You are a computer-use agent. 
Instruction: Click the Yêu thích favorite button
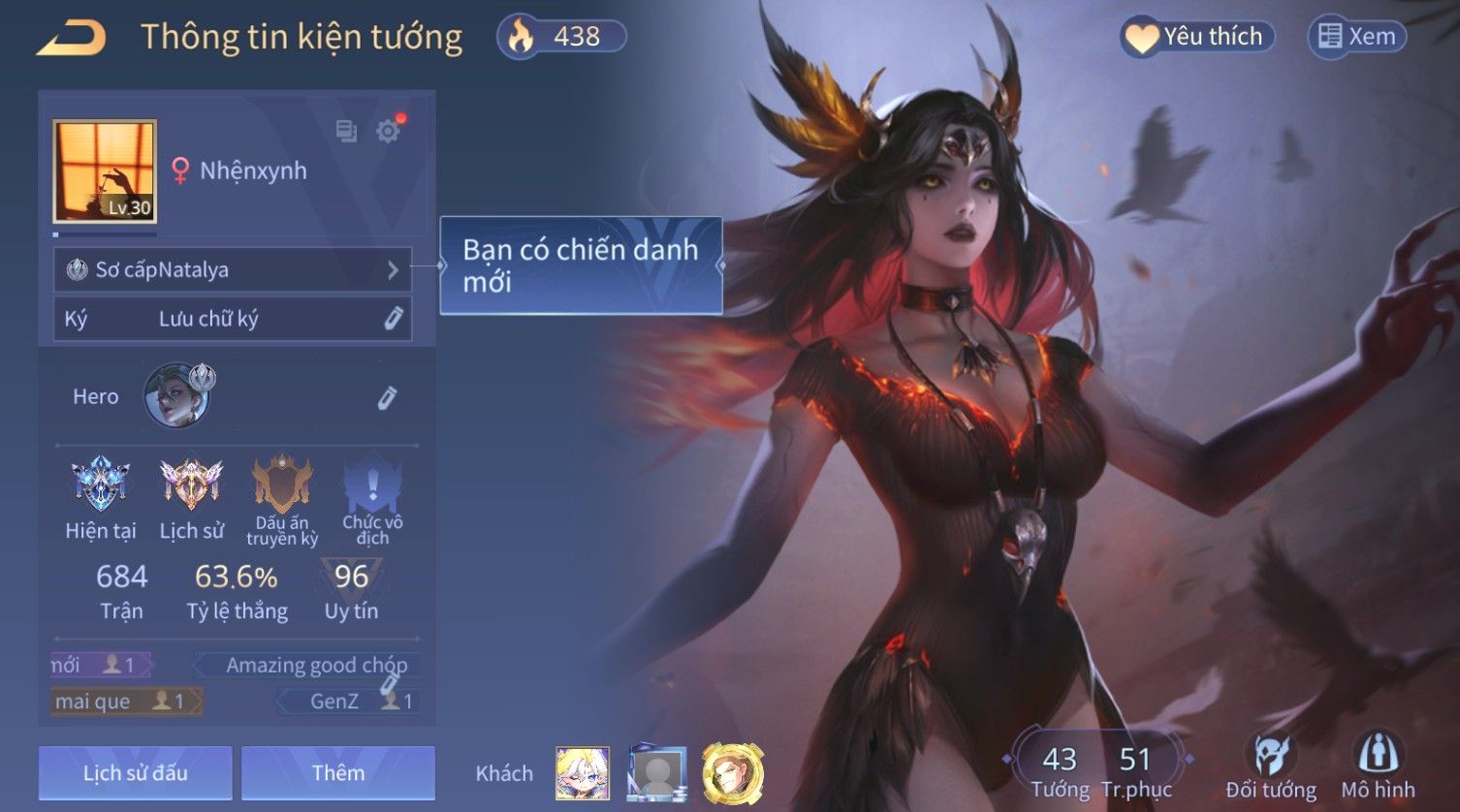[x=1198, y=37]
